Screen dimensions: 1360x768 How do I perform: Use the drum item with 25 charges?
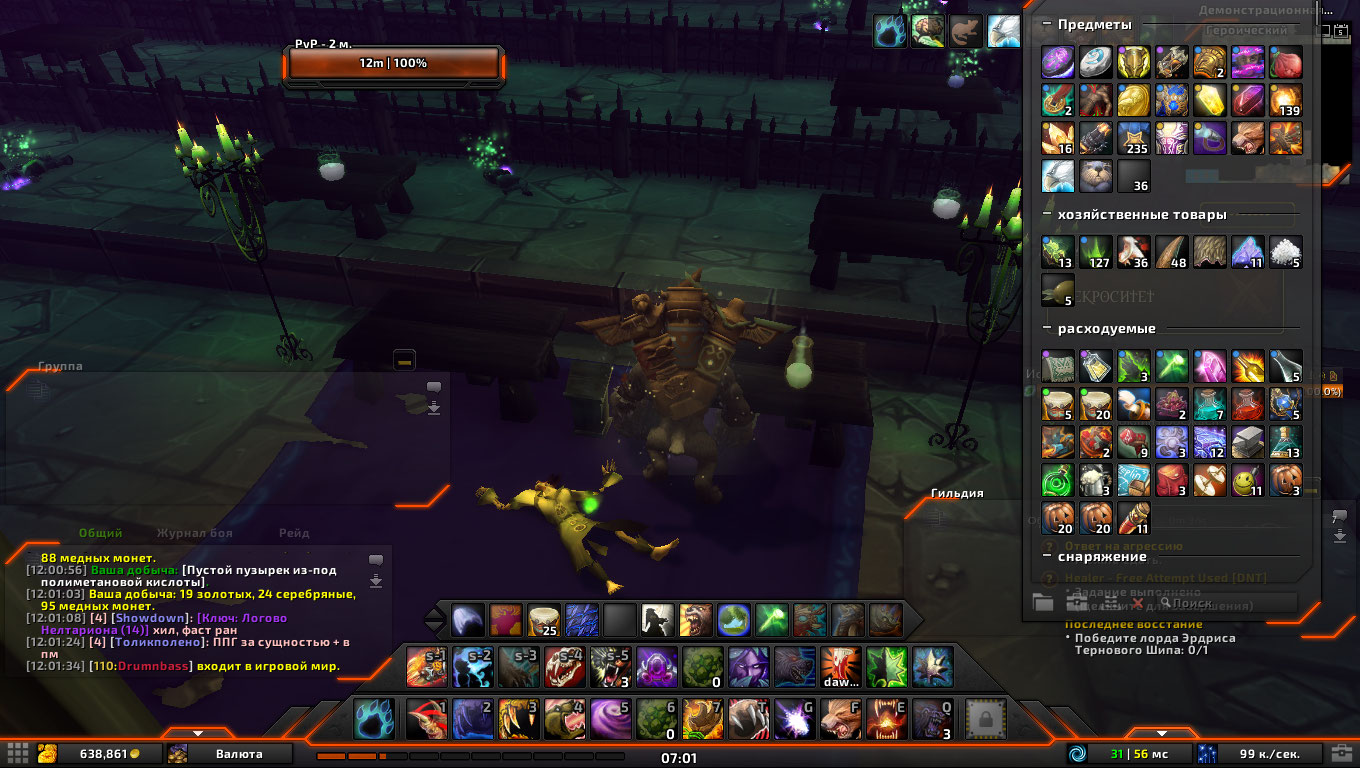click(542, 620)
